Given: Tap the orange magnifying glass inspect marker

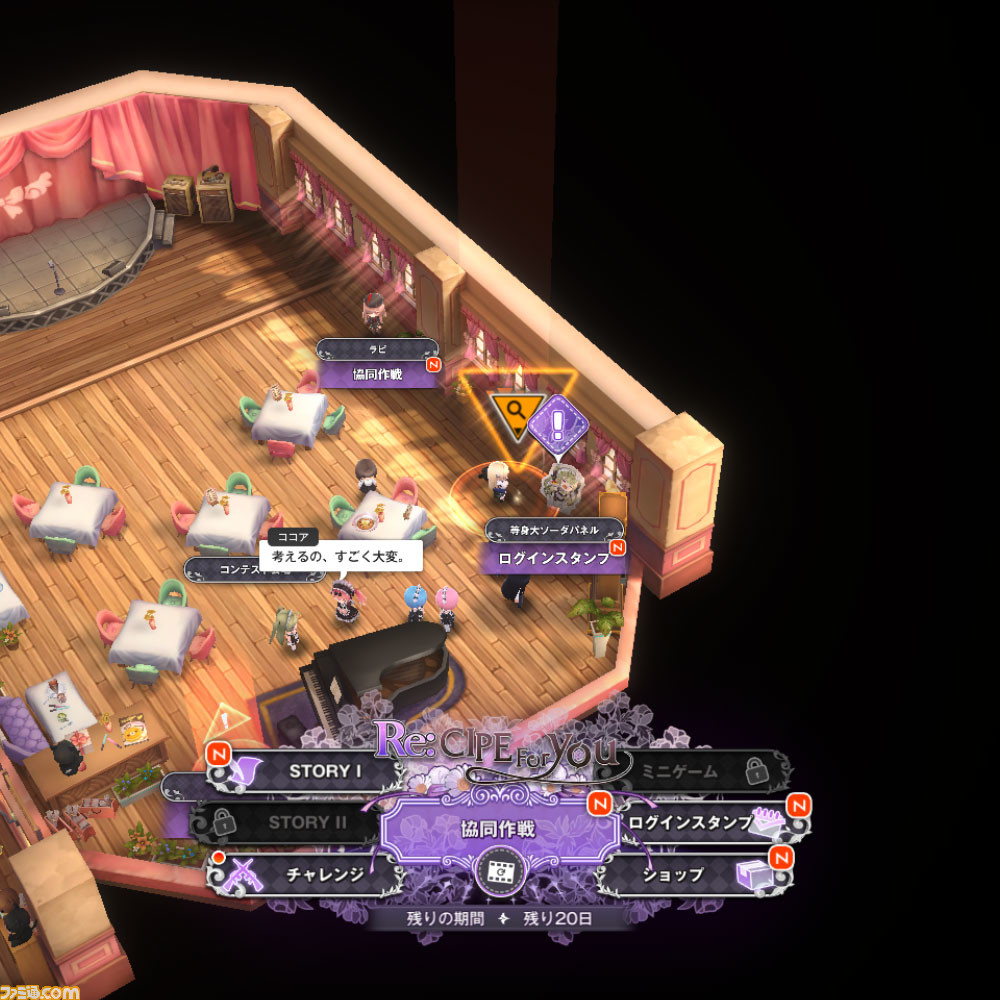Looking at the screenshot, I should (x=516, y=410).
